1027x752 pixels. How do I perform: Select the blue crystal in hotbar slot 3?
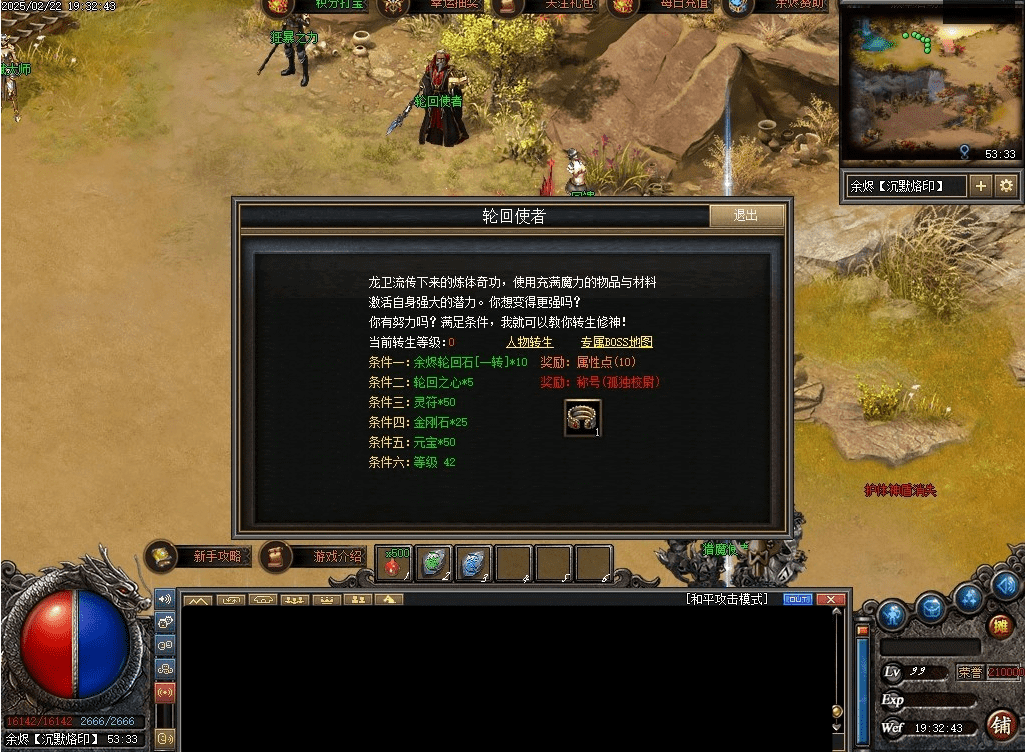coord(474,563)
